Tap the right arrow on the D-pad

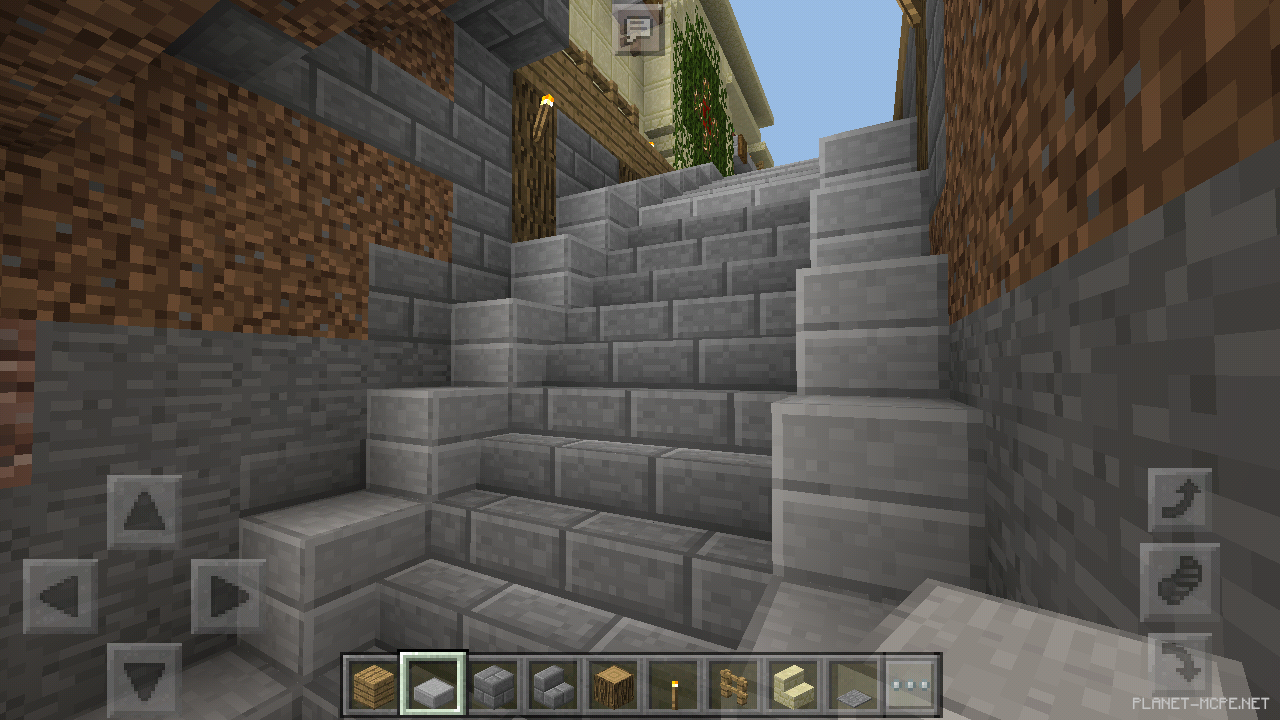click(x=228, y=597)
